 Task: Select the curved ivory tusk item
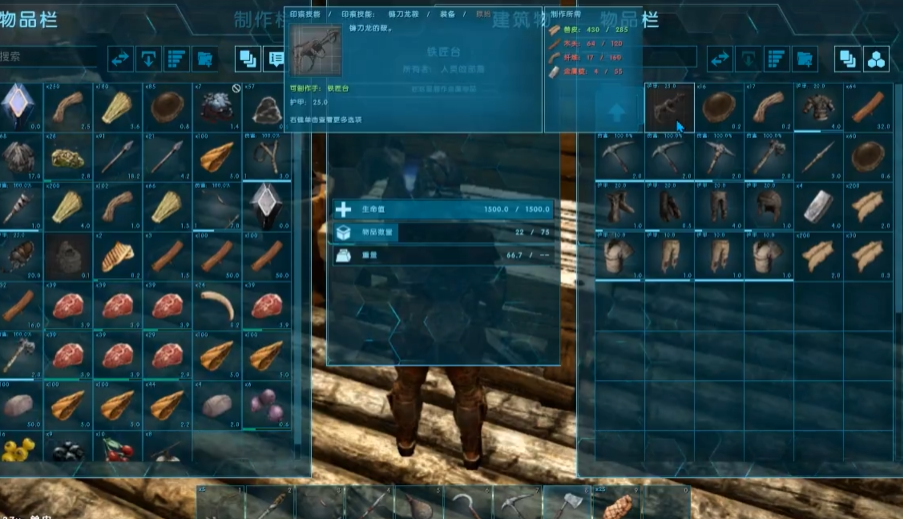[x=217, y=304]
